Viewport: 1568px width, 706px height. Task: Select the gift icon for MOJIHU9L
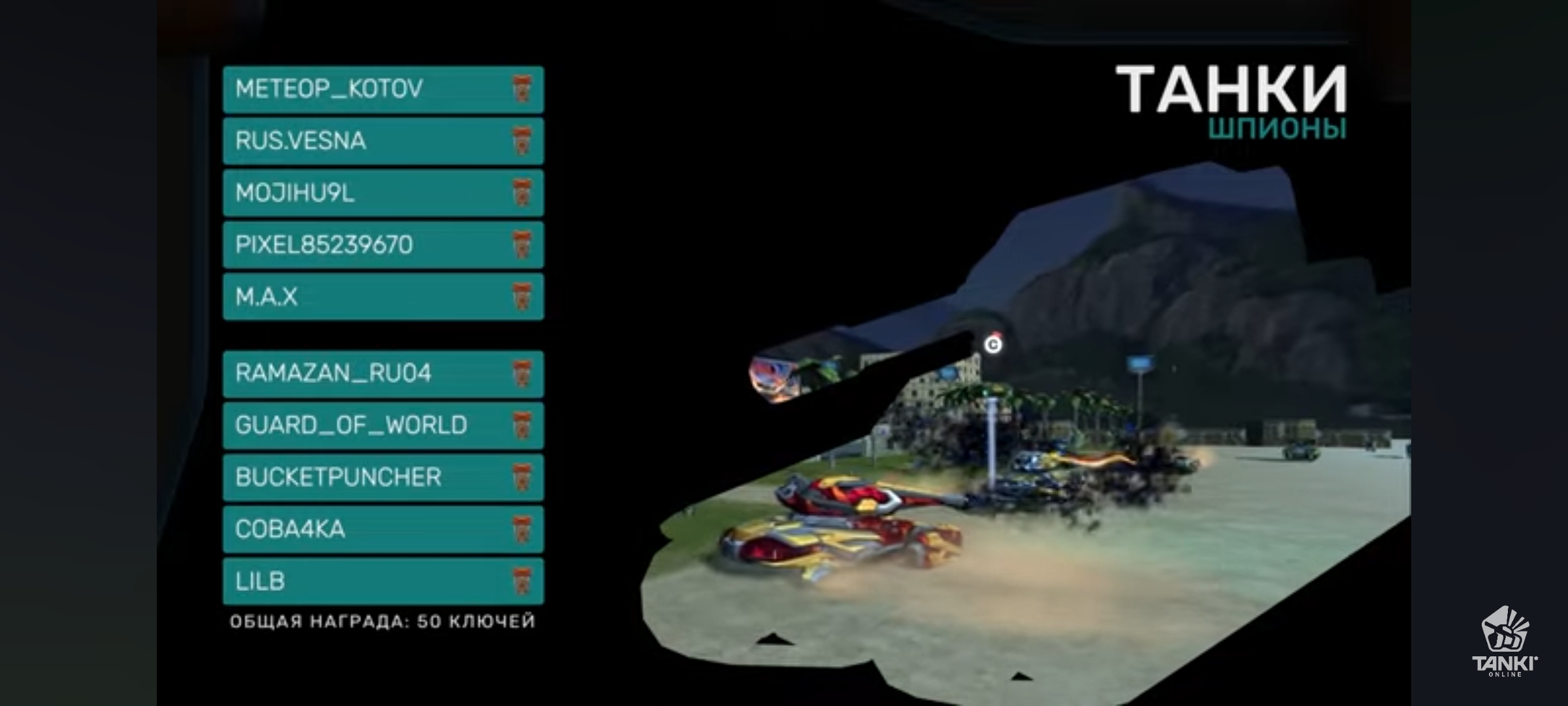point(523,193)
